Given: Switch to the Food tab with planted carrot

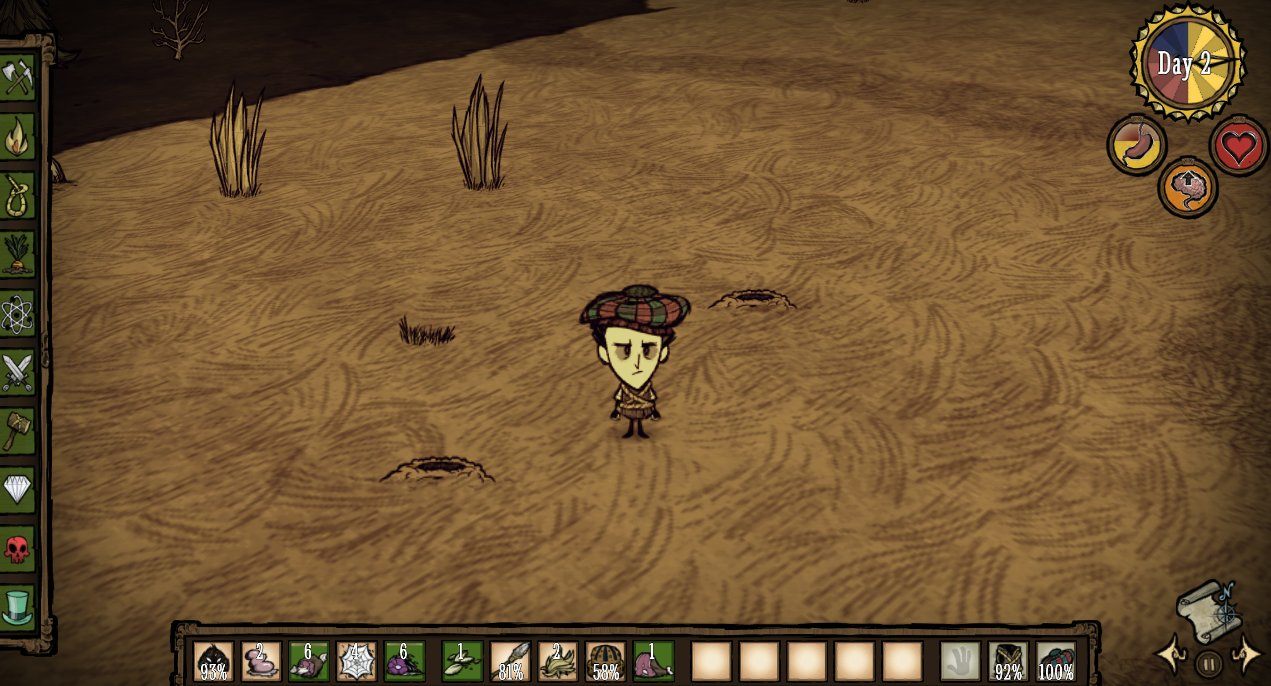Looking at the screenshot, I should (18, 254).
